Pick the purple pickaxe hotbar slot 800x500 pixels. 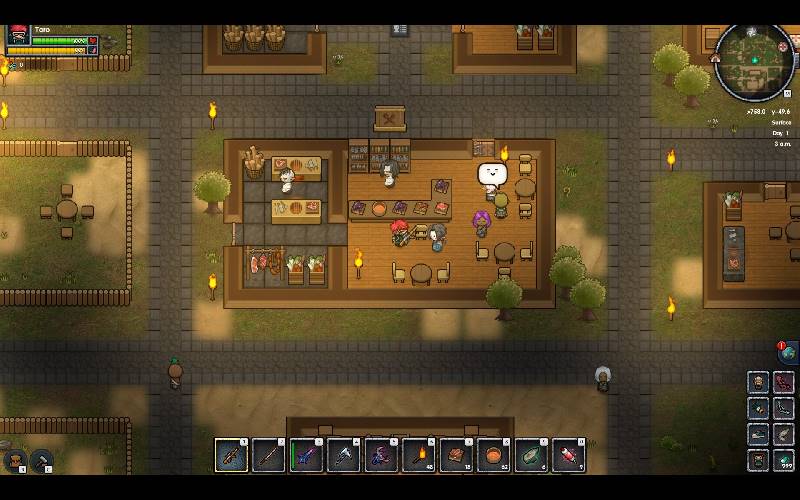(x=381, y=455)
